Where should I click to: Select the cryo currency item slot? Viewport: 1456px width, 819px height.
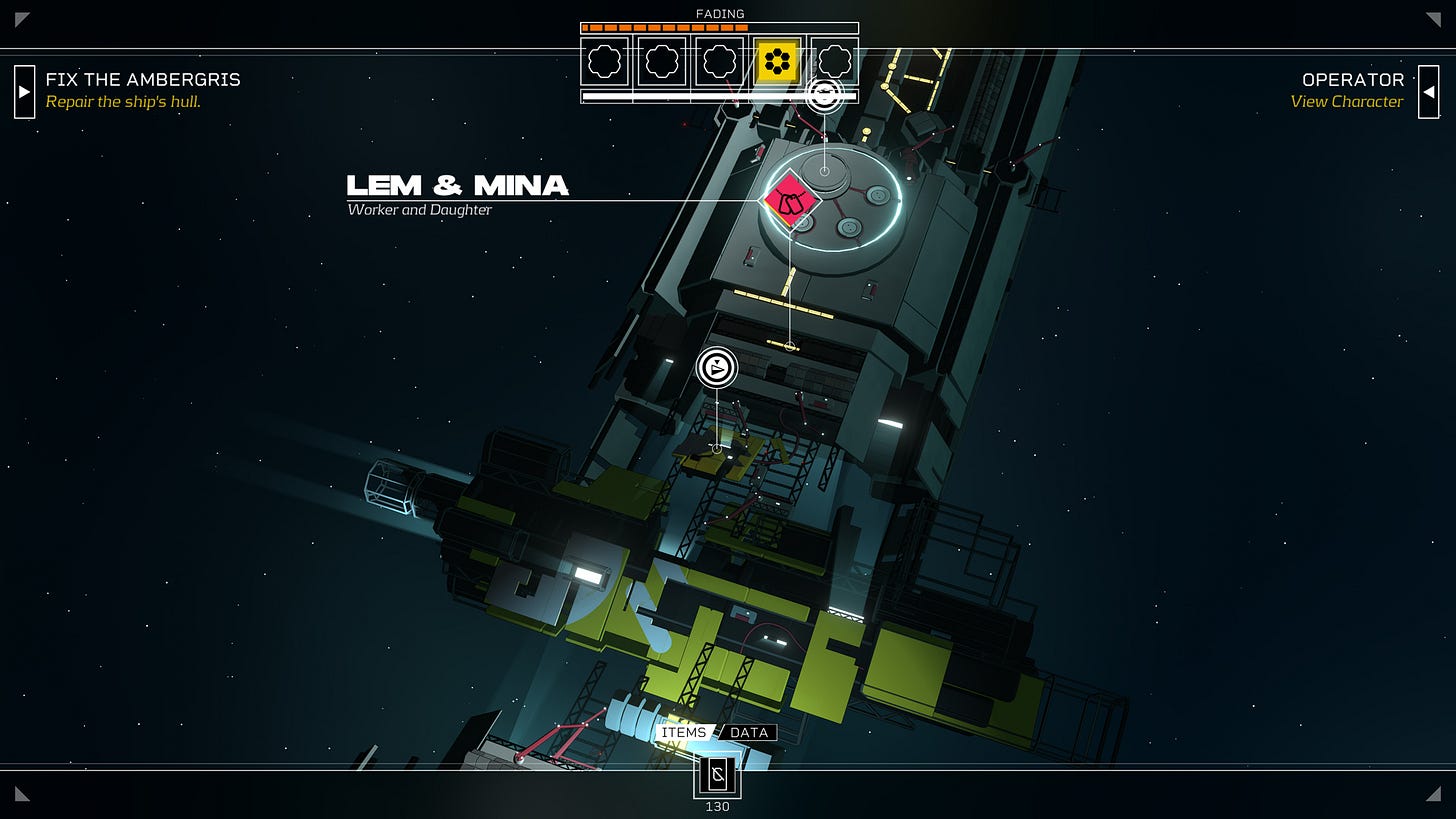[717, 775]
